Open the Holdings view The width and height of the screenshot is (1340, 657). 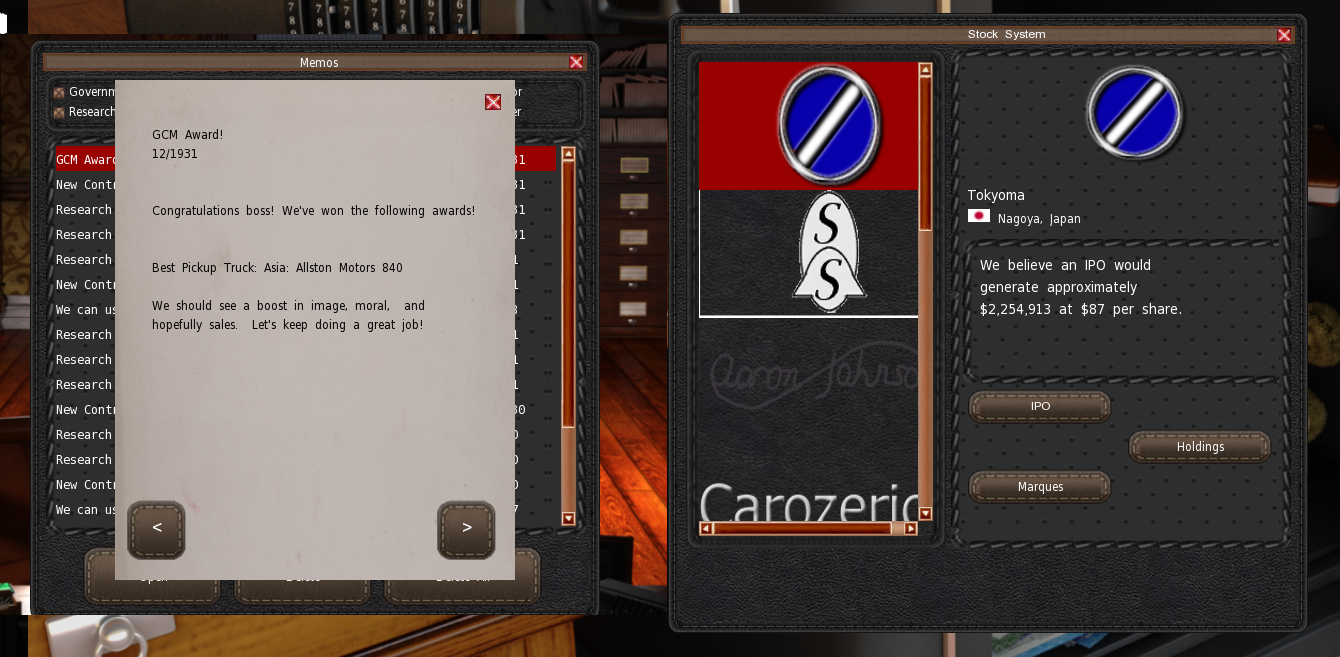coord(1200,447)
